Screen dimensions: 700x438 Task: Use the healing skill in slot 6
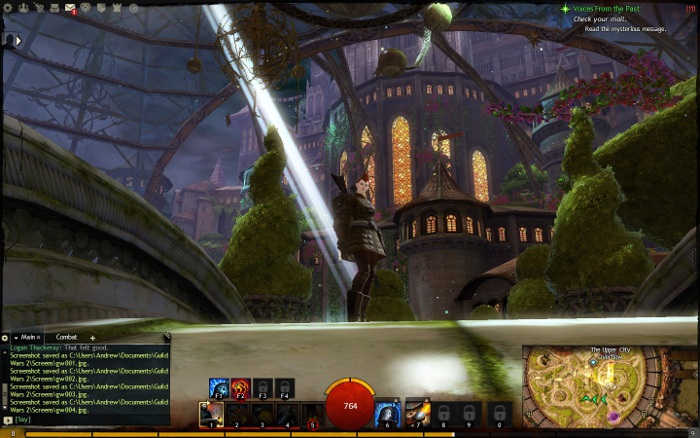pyautogui.click(x=387, y=413)
